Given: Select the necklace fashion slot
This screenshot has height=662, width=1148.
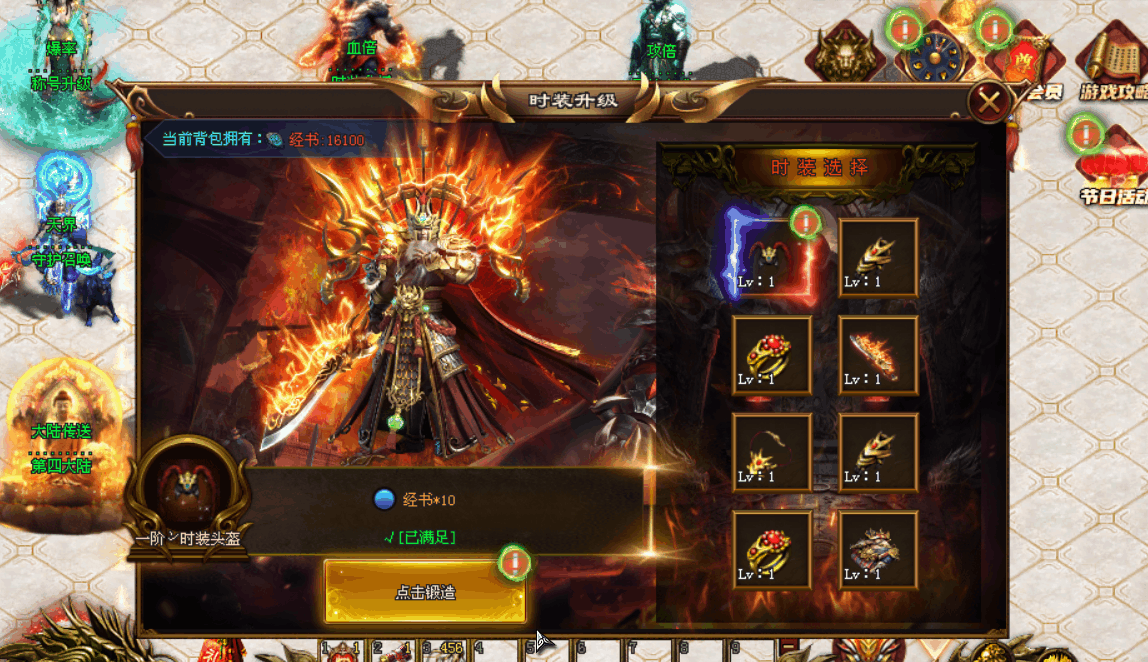Looking at the screenshot, I should click(x=771, y=452).
